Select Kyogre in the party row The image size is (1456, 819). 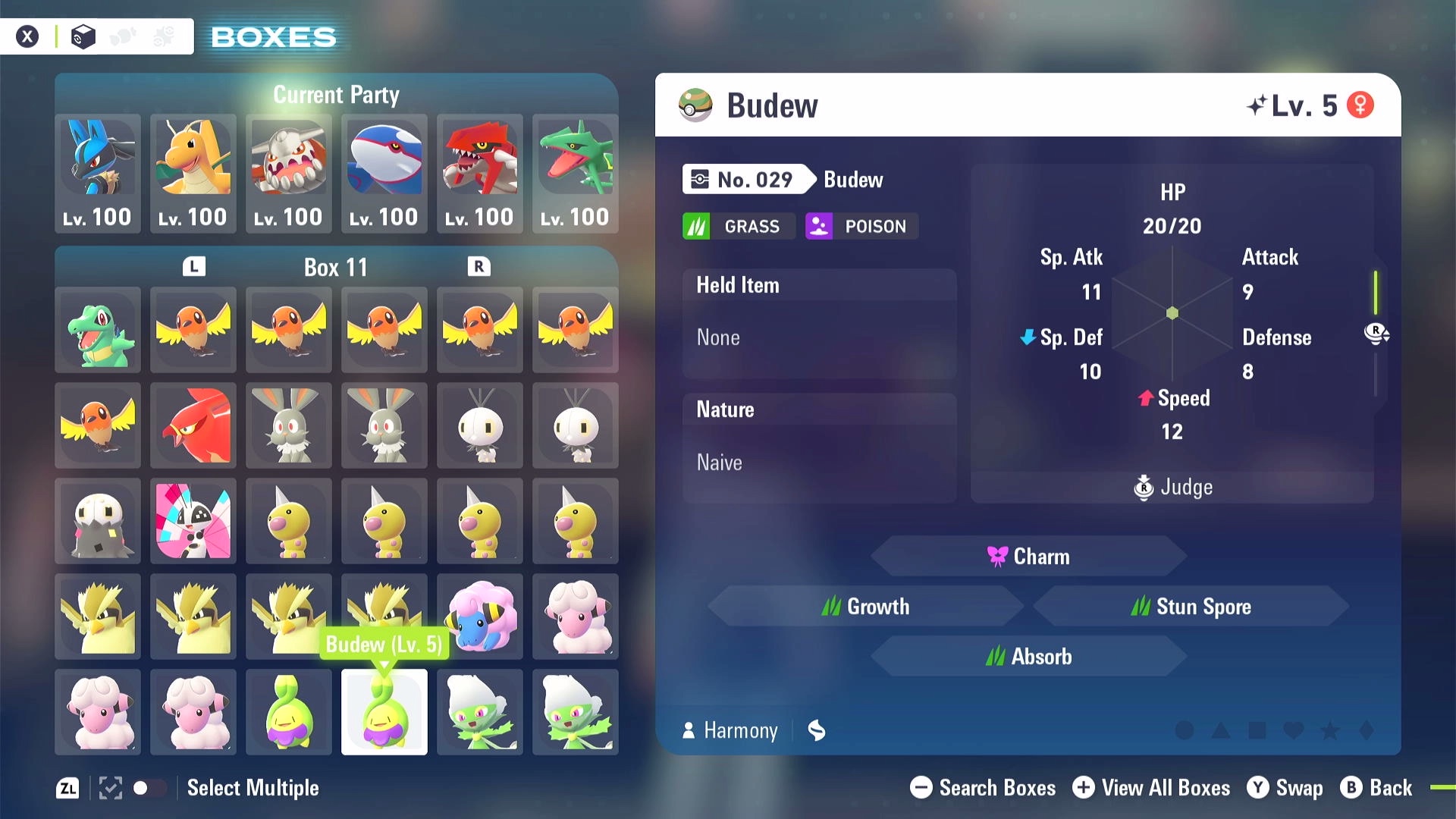pyautogui.click(x=384, y=173)
